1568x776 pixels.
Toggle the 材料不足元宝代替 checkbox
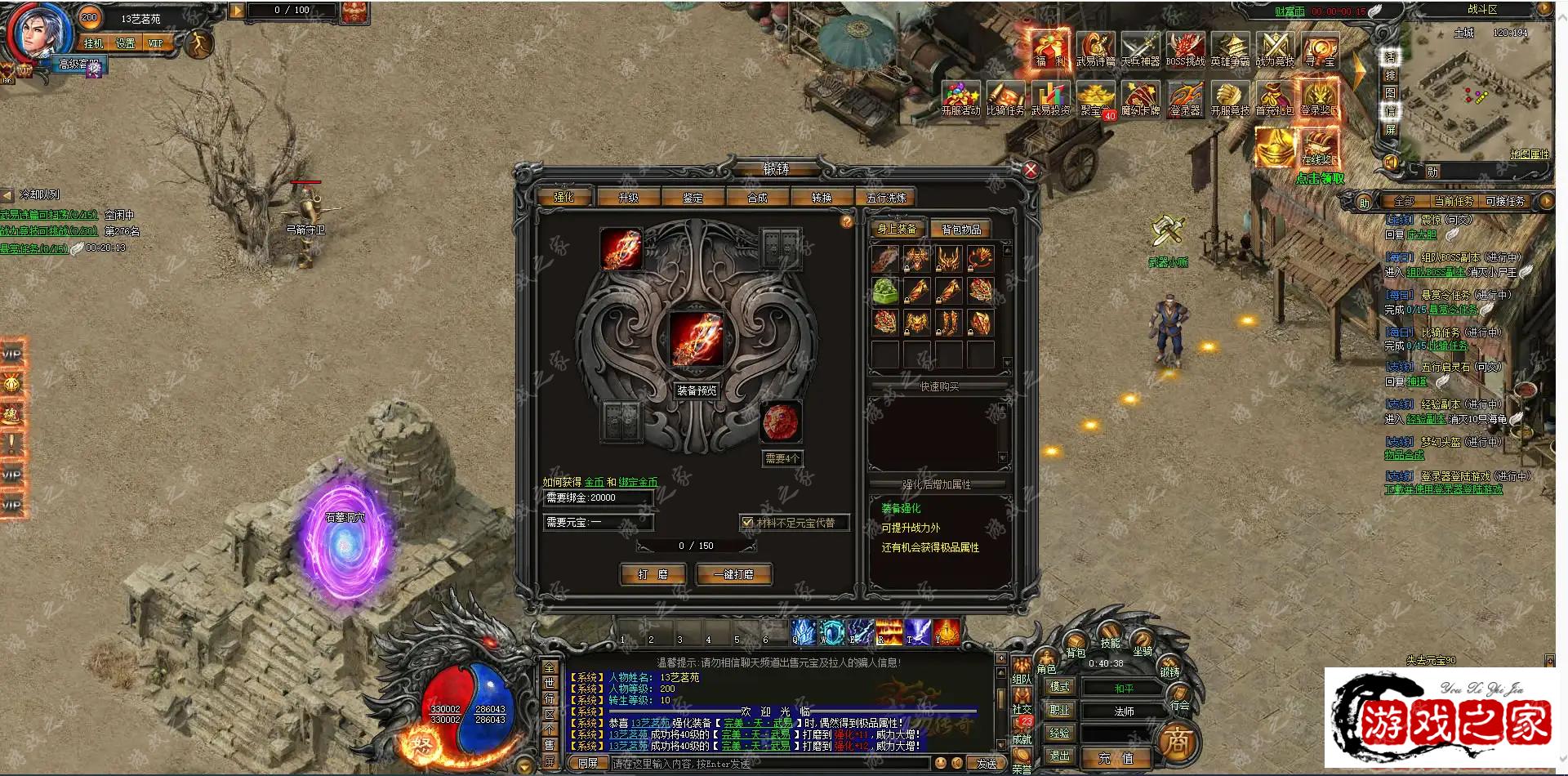pos(747,522)
